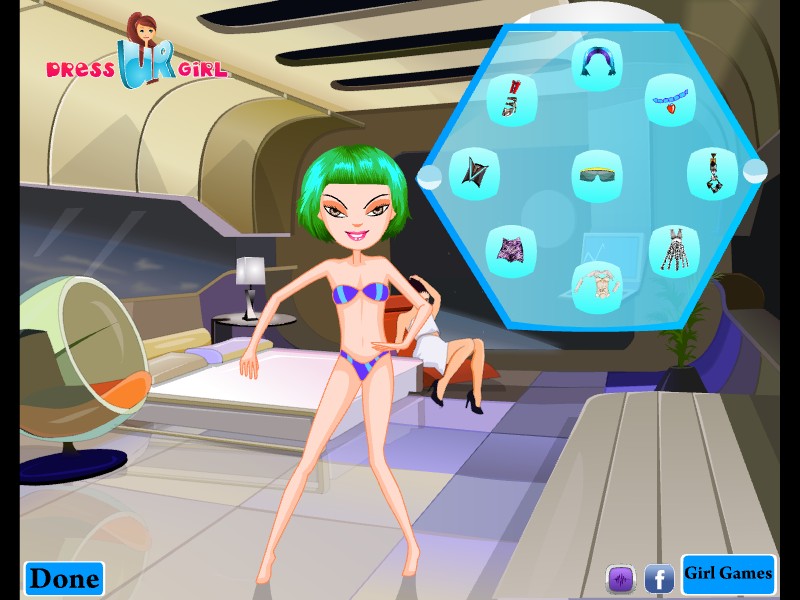The image size is (800, 600).
Task: Choose the black and white dress icon
Action: [672, 249]
